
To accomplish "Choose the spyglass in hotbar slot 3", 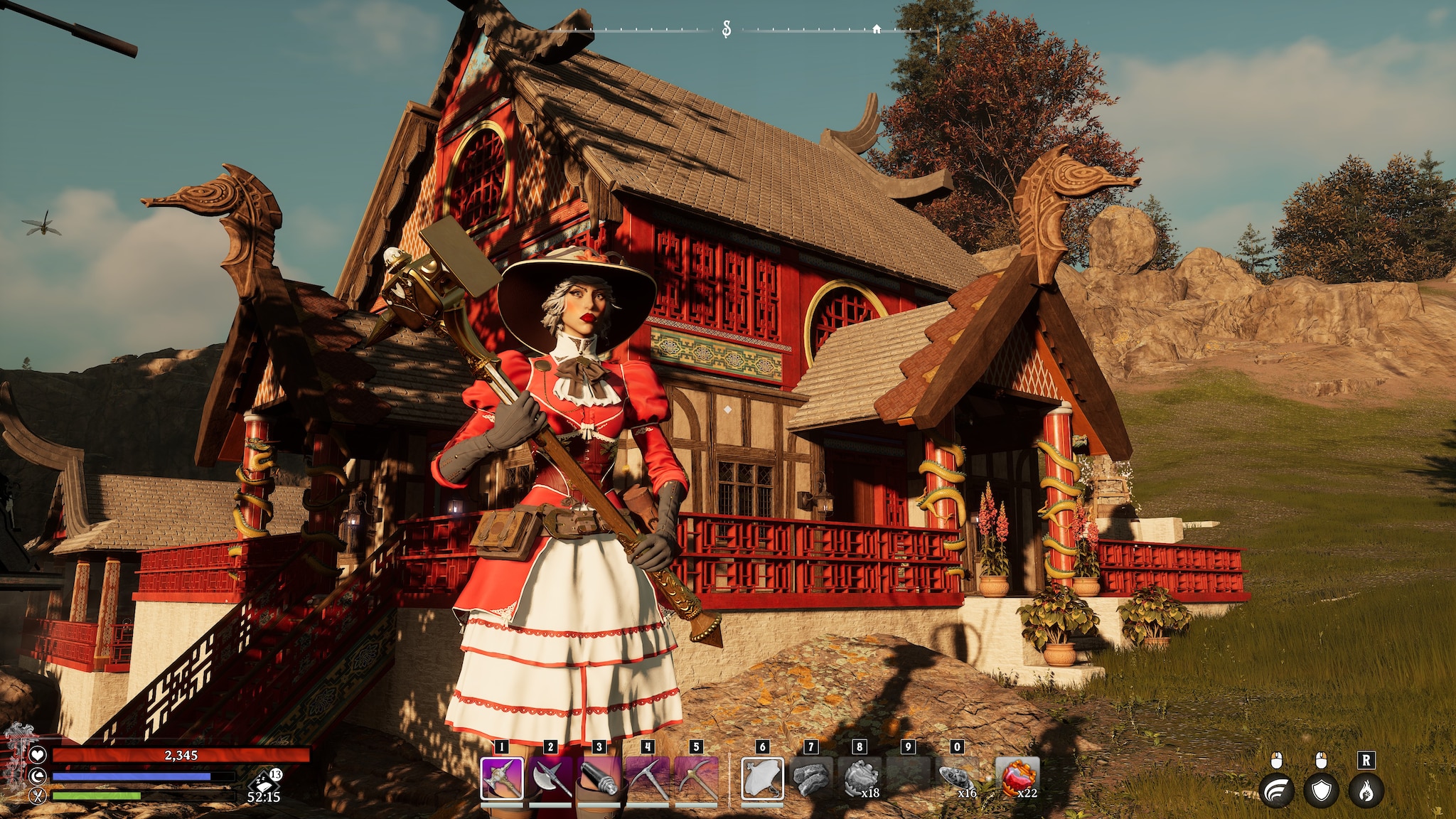I will [599, 778].
